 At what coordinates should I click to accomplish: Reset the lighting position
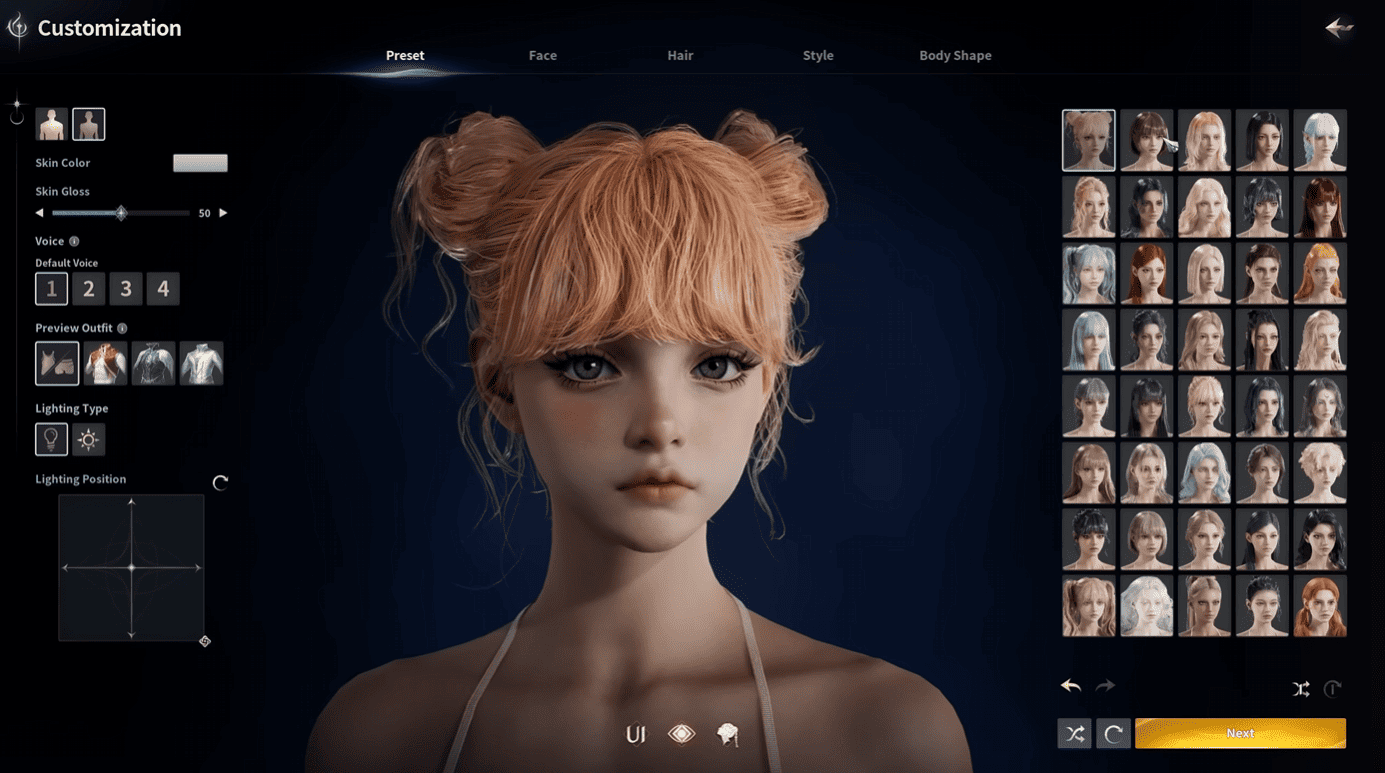coord(220,482)
